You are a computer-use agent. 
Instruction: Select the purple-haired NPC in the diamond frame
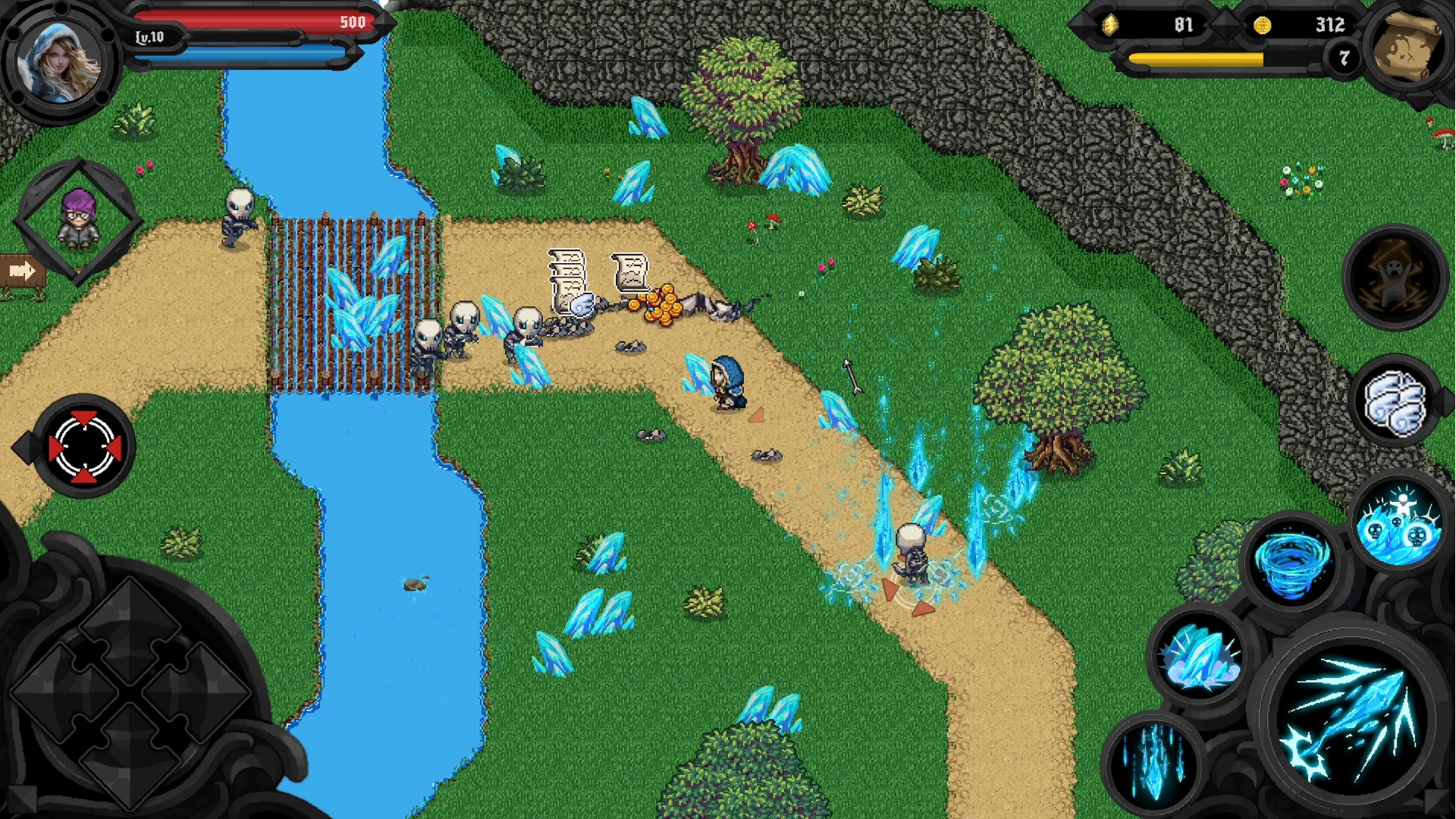(x=80, y=220)
